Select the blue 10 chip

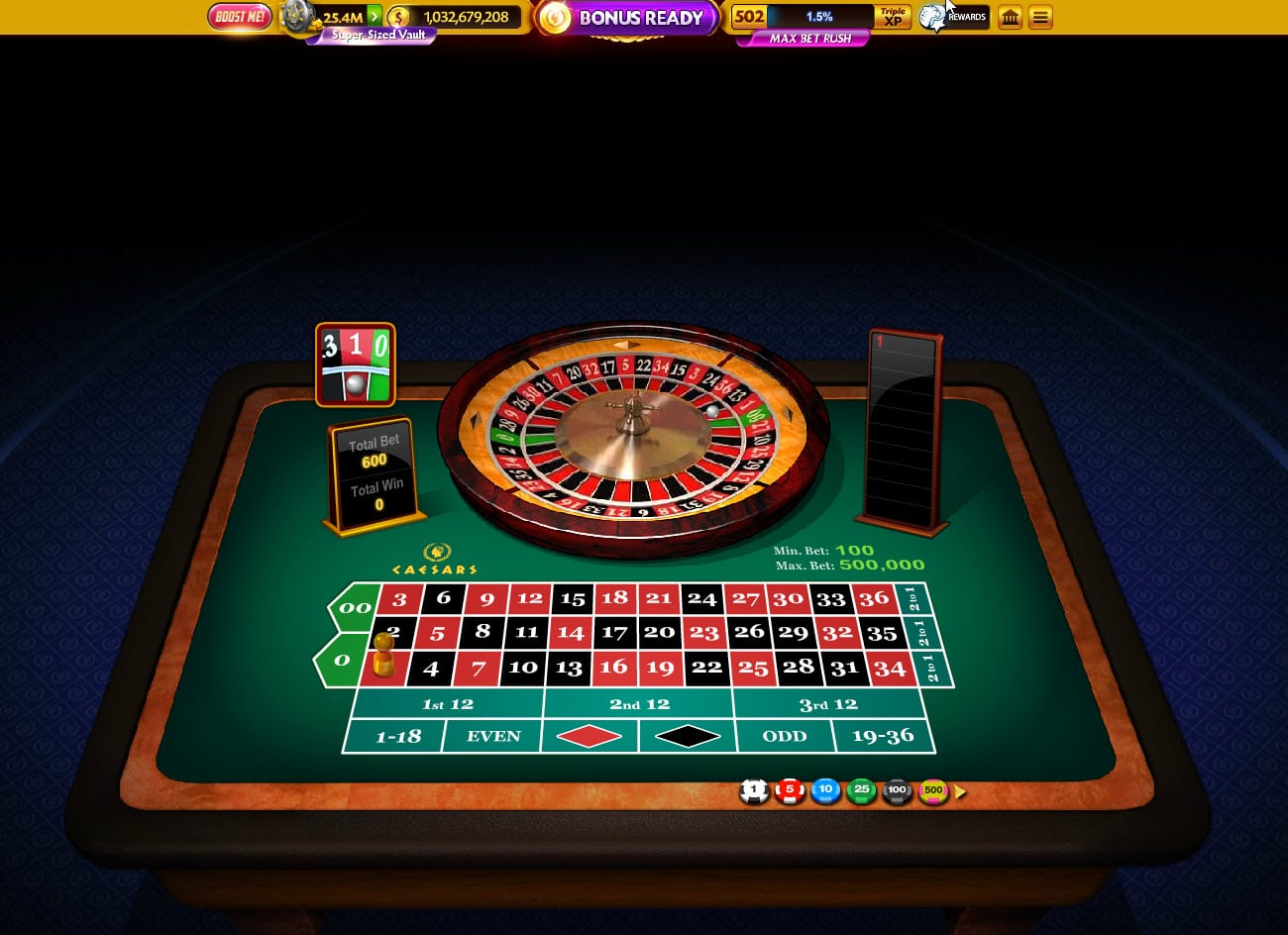[825, 791]
